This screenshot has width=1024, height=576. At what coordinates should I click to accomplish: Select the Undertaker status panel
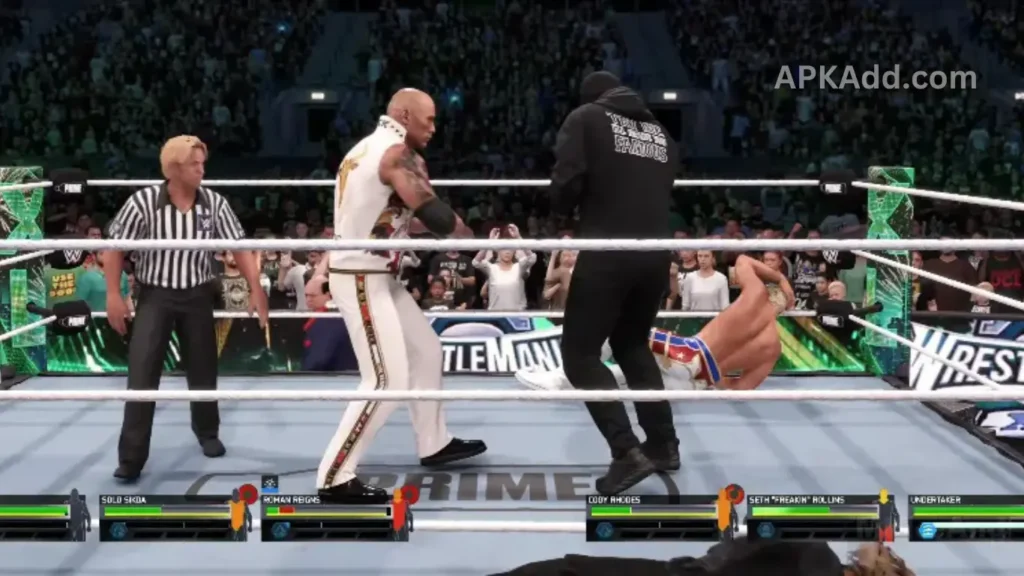966,517
